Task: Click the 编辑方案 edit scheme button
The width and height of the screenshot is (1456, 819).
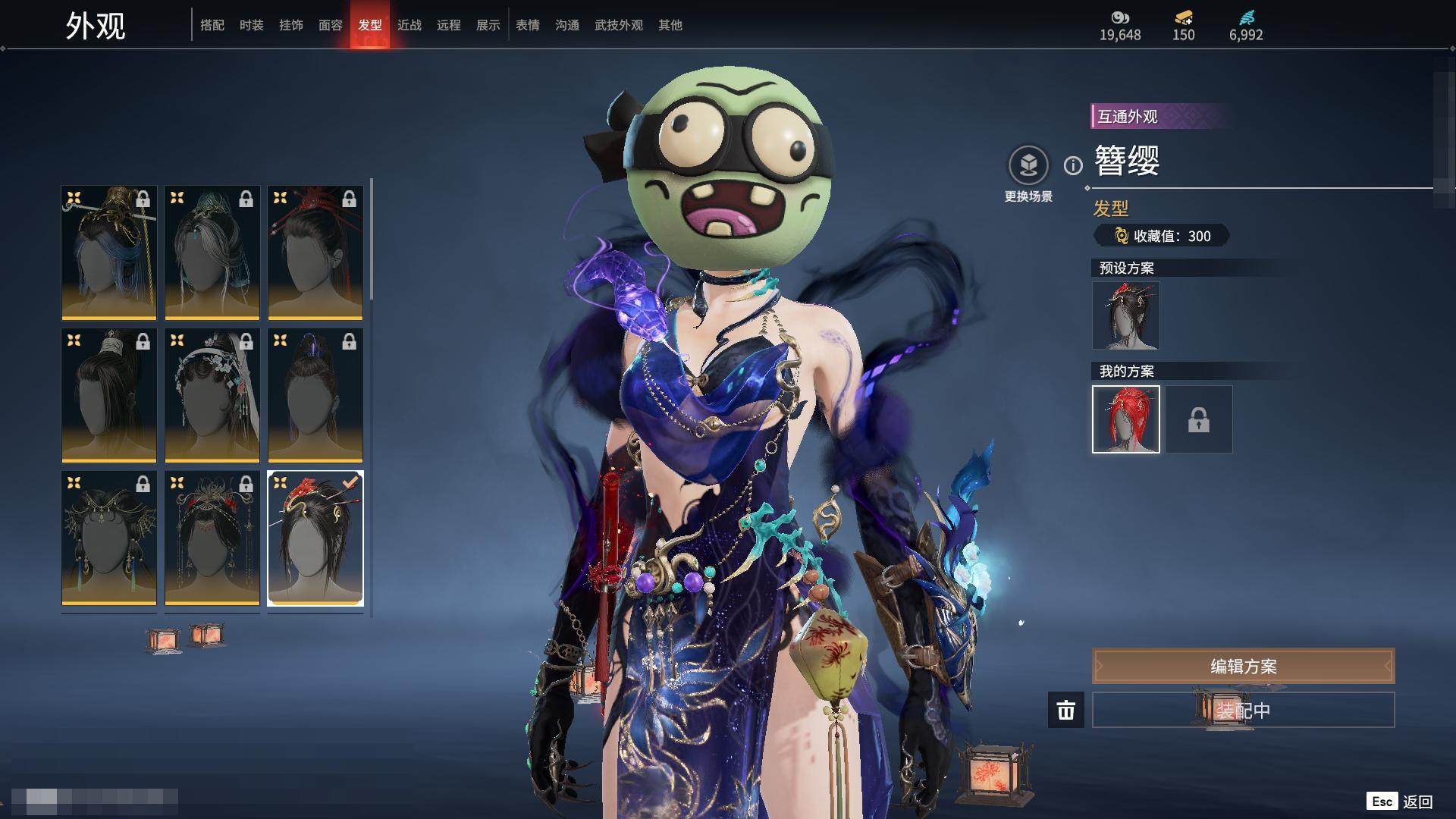Action: (1243, 666)
